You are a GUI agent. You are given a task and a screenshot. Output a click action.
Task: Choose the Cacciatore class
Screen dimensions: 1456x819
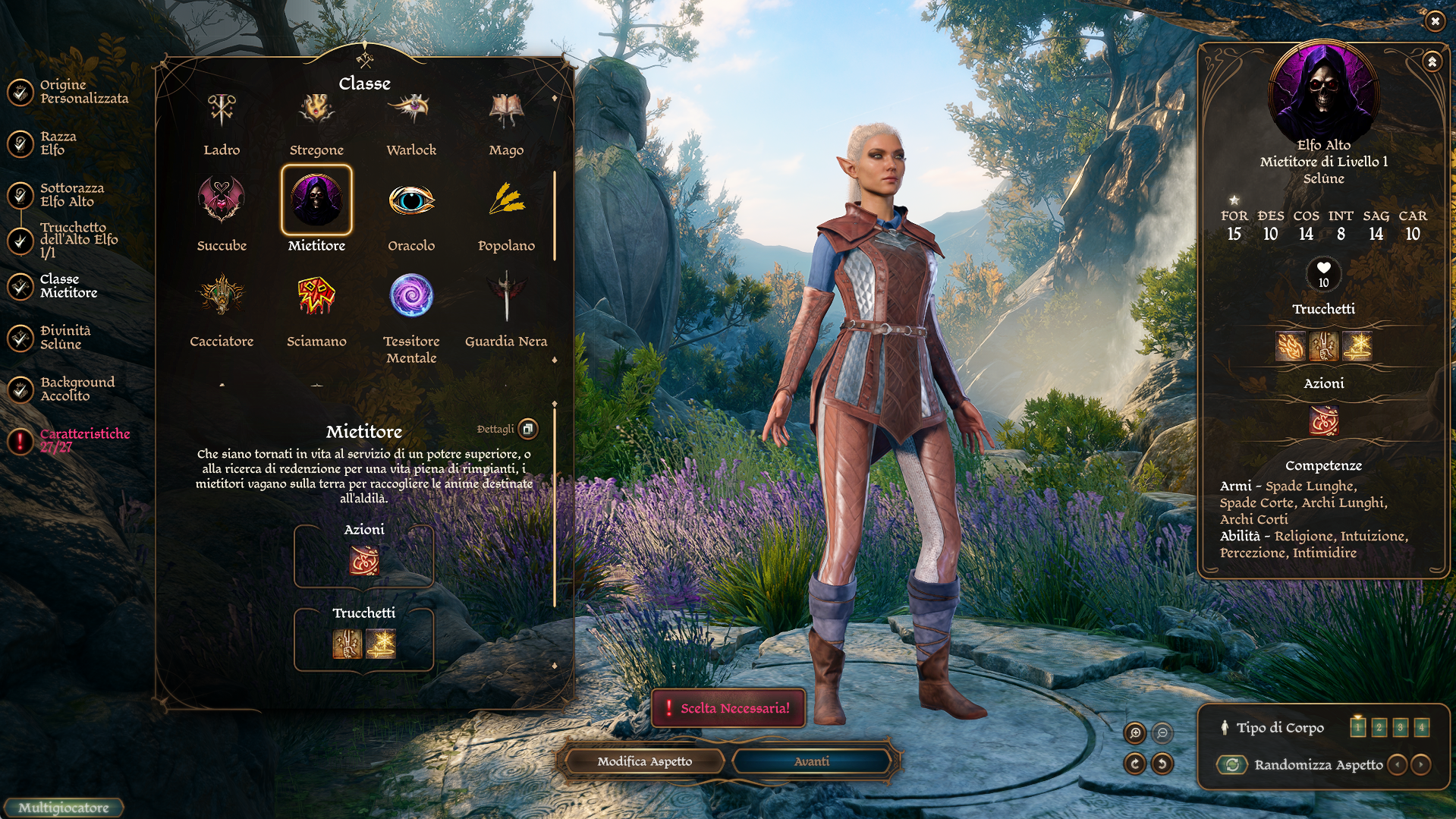coord(222,296)
